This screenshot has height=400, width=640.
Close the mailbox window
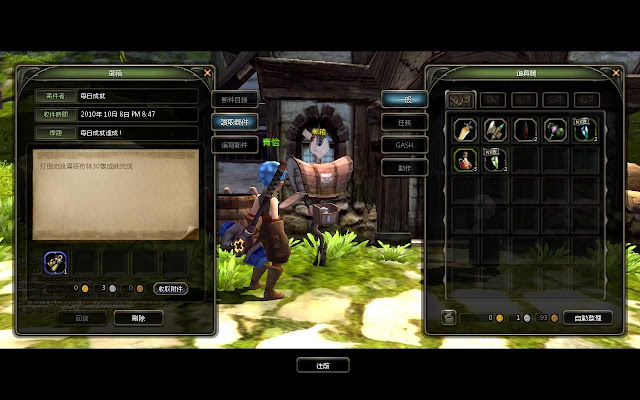207,72
